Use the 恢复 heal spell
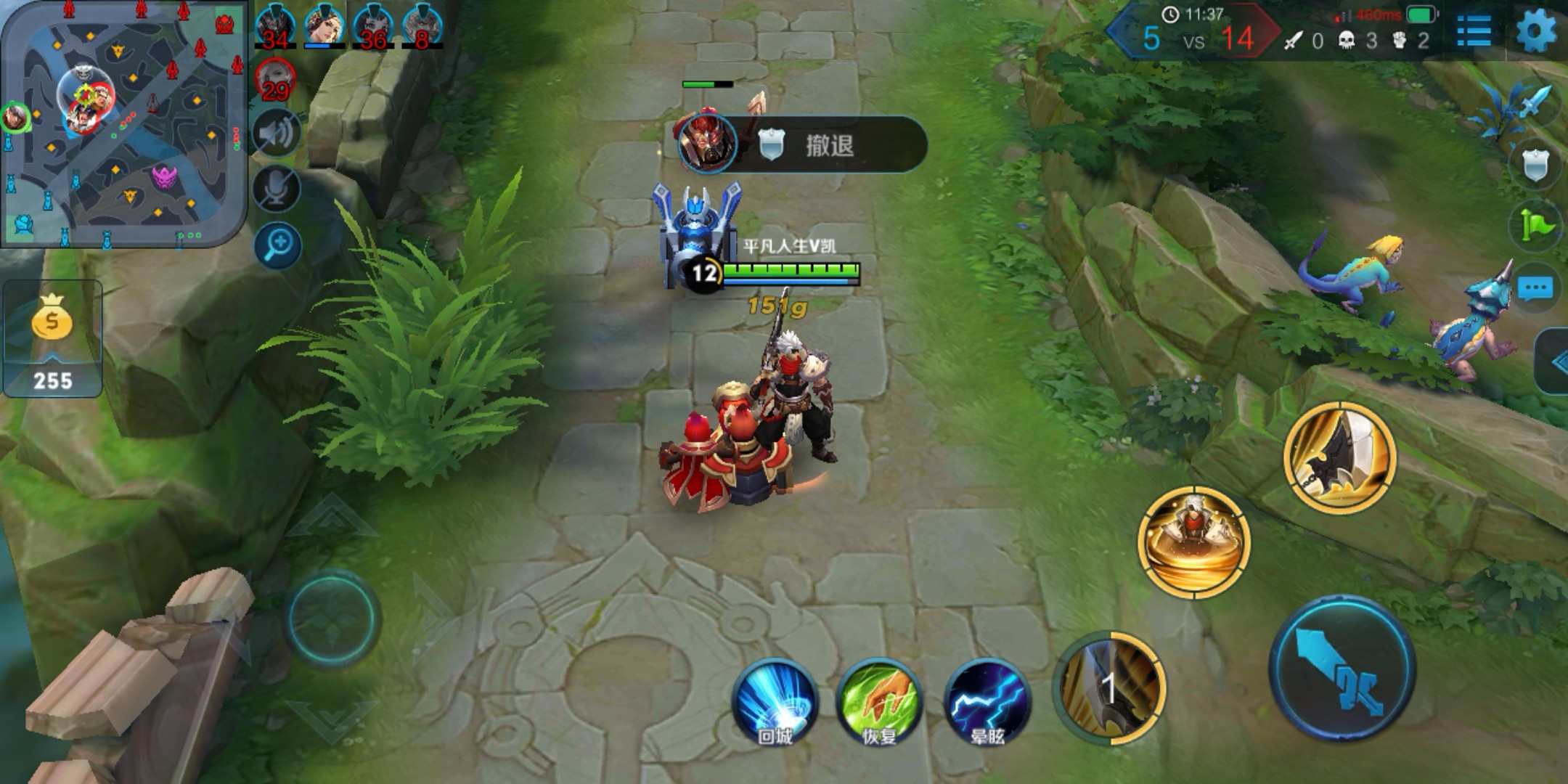This screenshot has width=1568, height=784. (879, 702)
